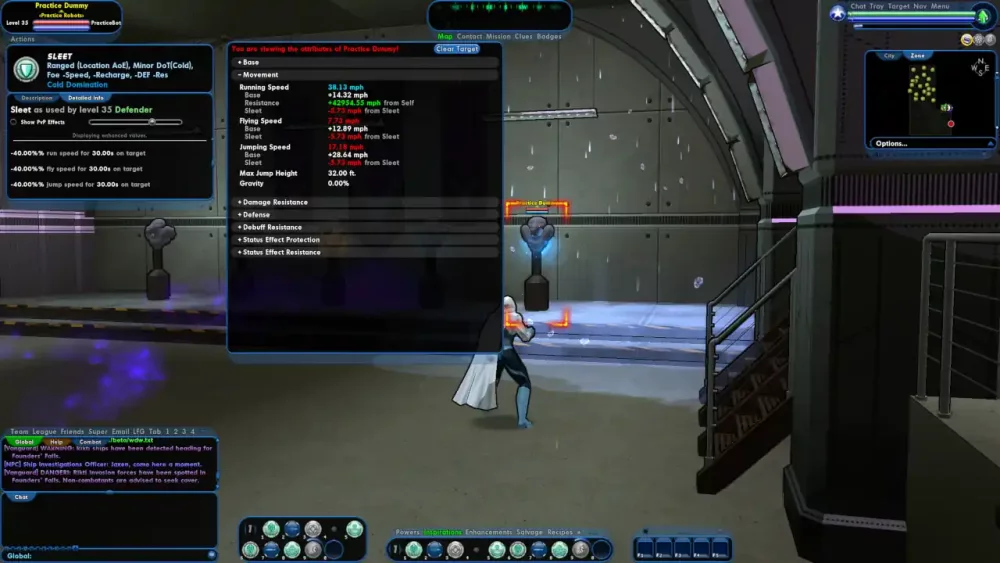Open the Contact window
The image size is (1000, 563).
[469, 37]
